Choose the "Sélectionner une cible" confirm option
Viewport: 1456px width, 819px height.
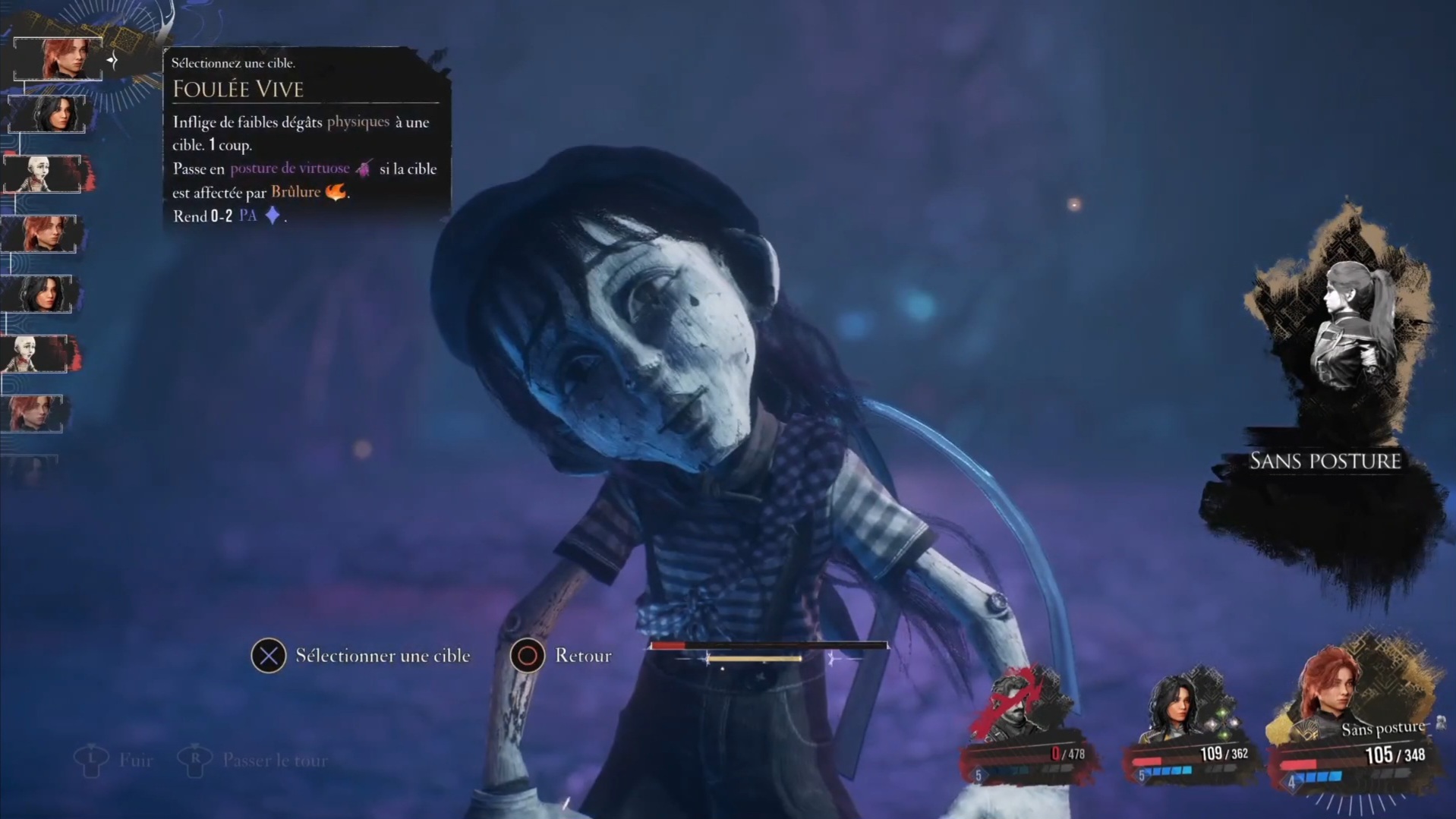pyautogui.click(x=361, y=656)
